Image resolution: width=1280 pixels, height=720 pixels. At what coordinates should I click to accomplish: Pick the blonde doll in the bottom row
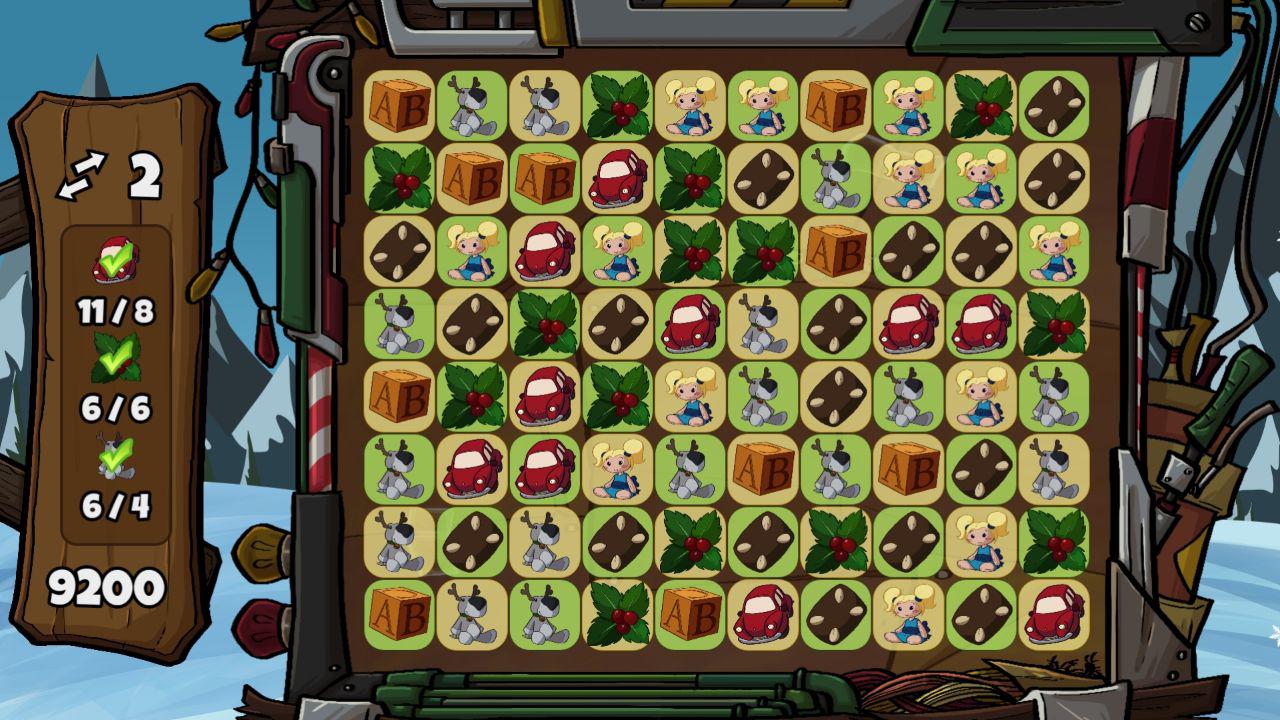pos(908,614)
